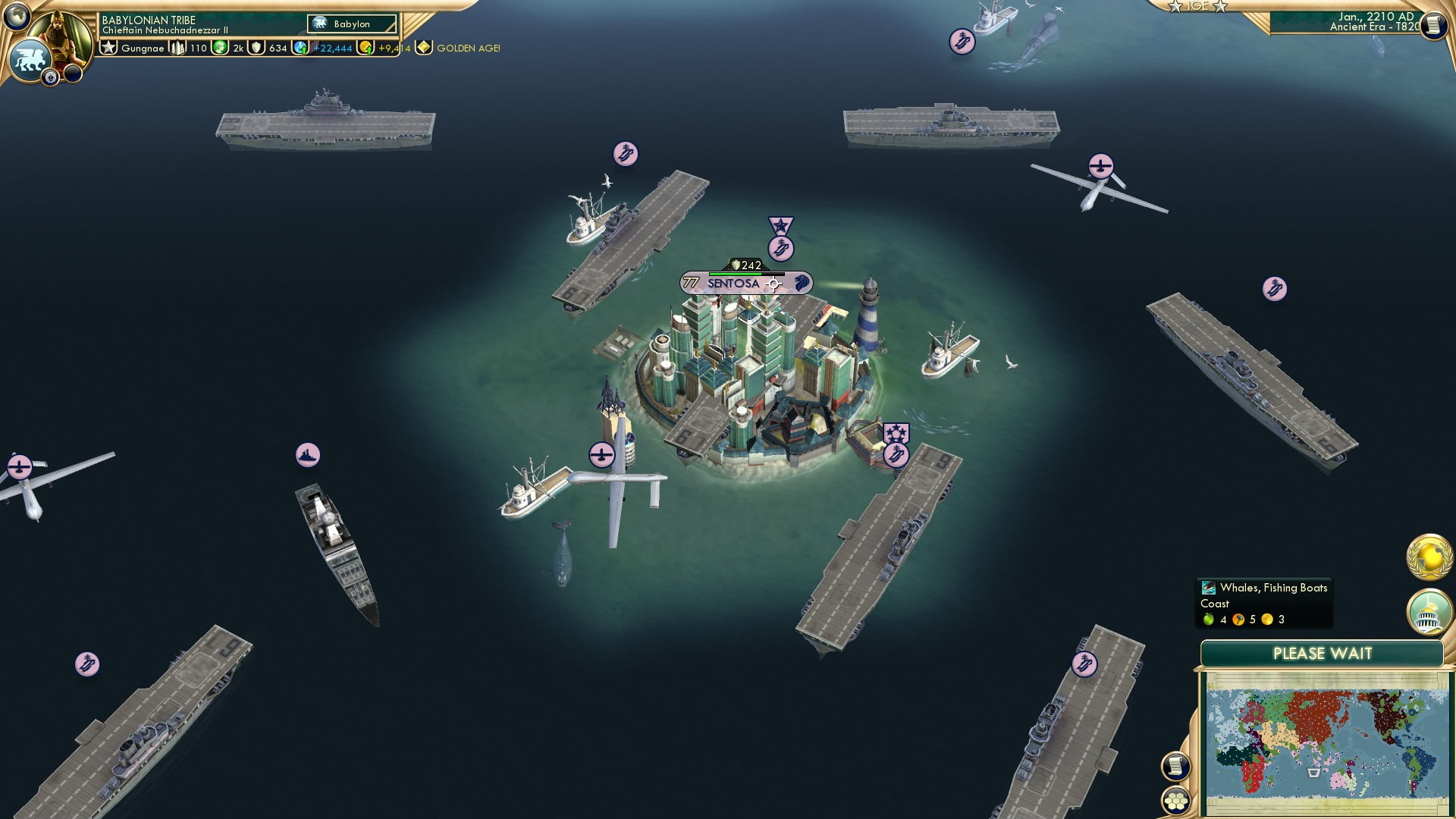
Task: Select the faith icon showing 2k
Action: (237, 47)
